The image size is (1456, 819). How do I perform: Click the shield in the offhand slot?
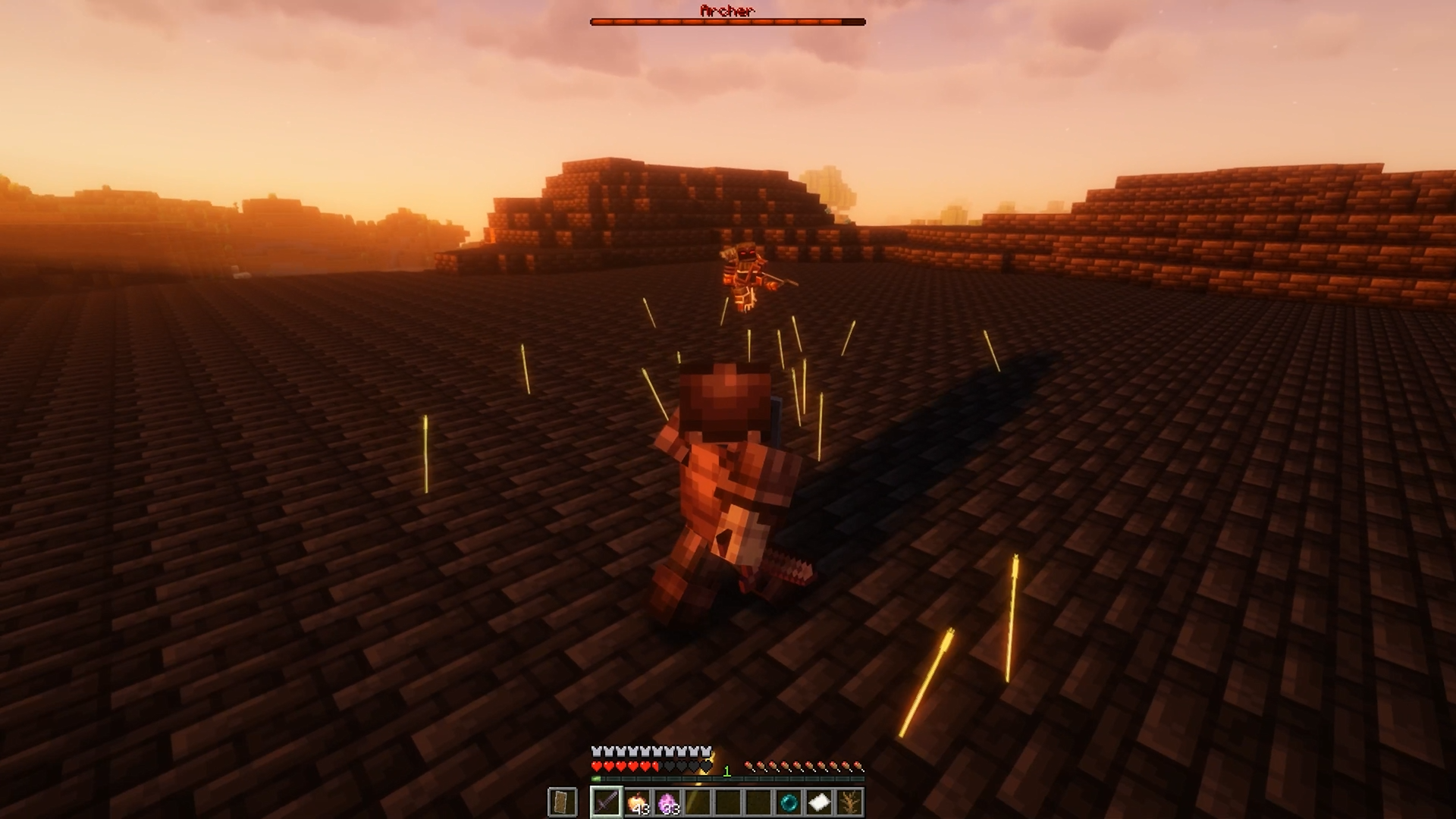tap(562, 802)
